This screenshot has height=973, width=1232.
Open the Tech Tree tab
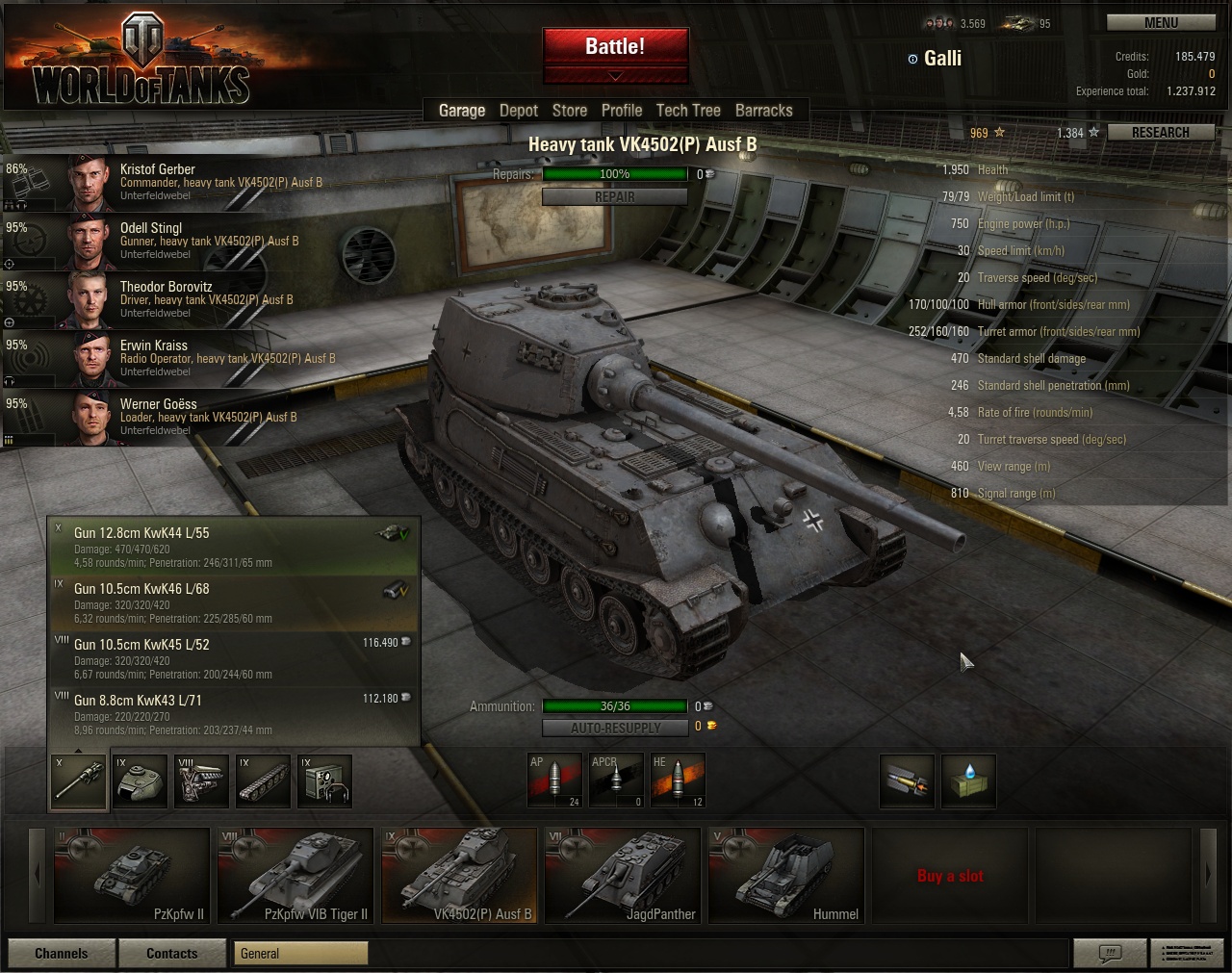687,111
